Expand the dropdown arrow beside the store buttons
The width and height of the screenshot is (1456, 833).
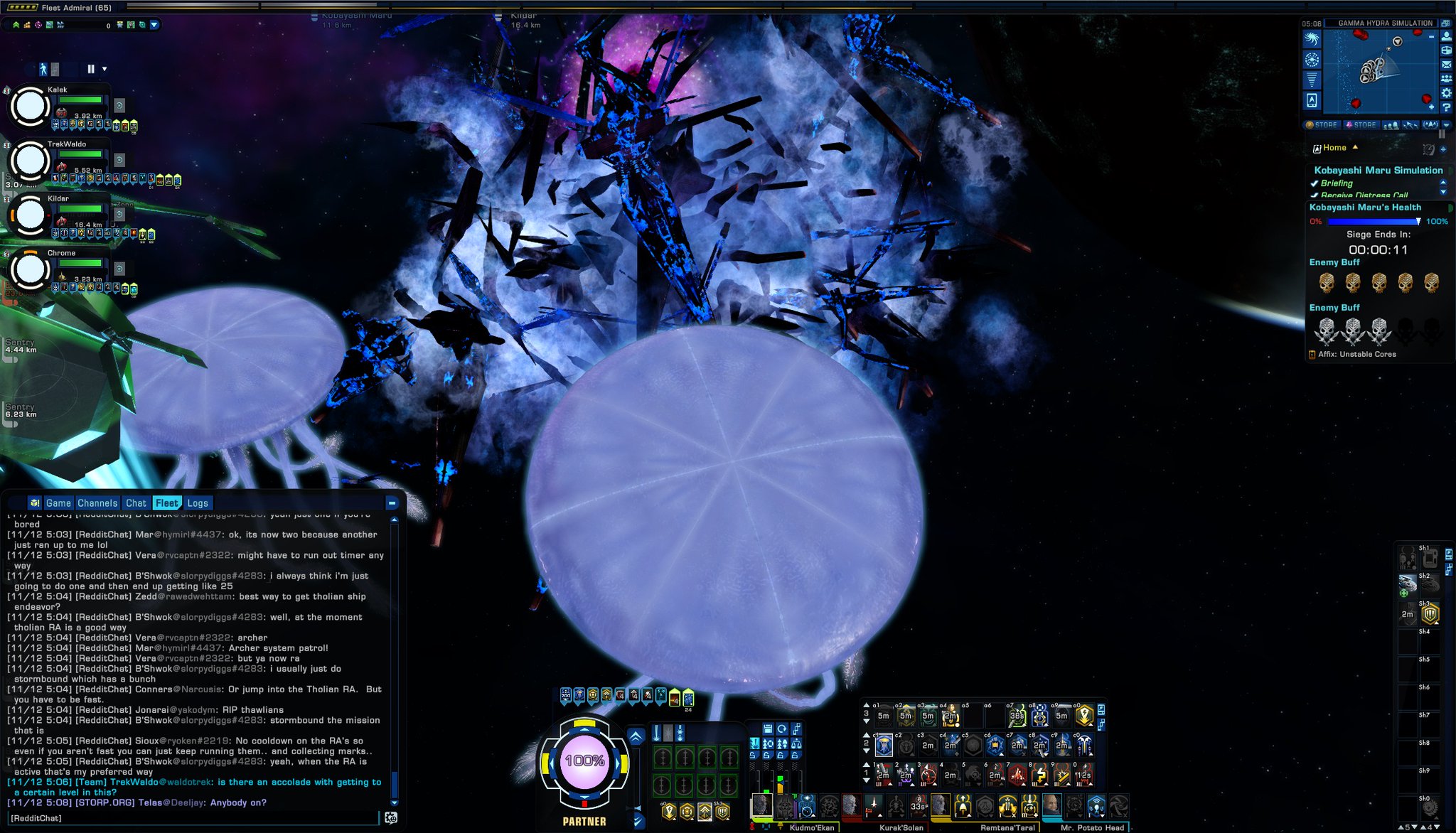click(x=1446, y=125)
